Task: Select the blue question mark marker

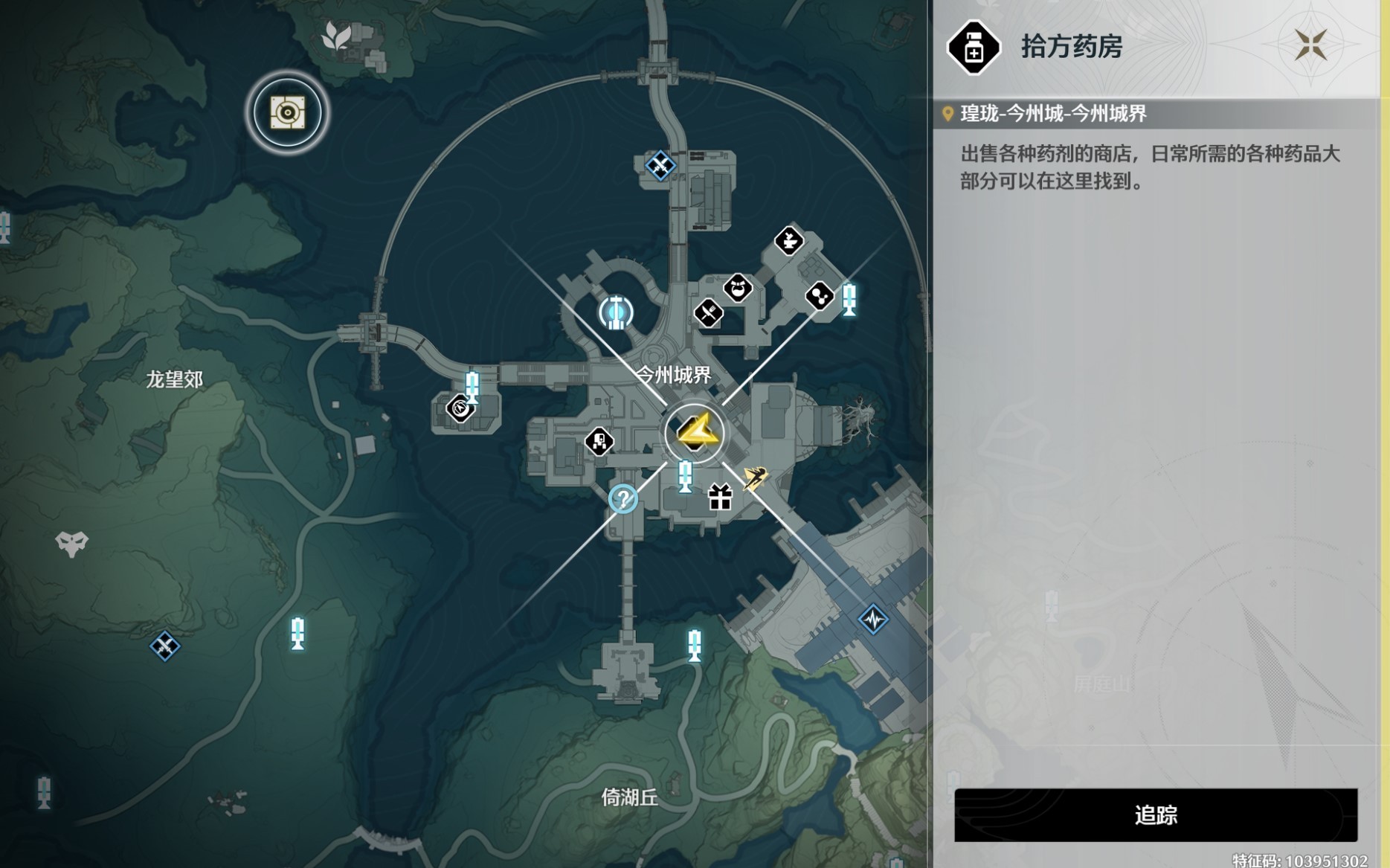Action: (x=622, y=498)
